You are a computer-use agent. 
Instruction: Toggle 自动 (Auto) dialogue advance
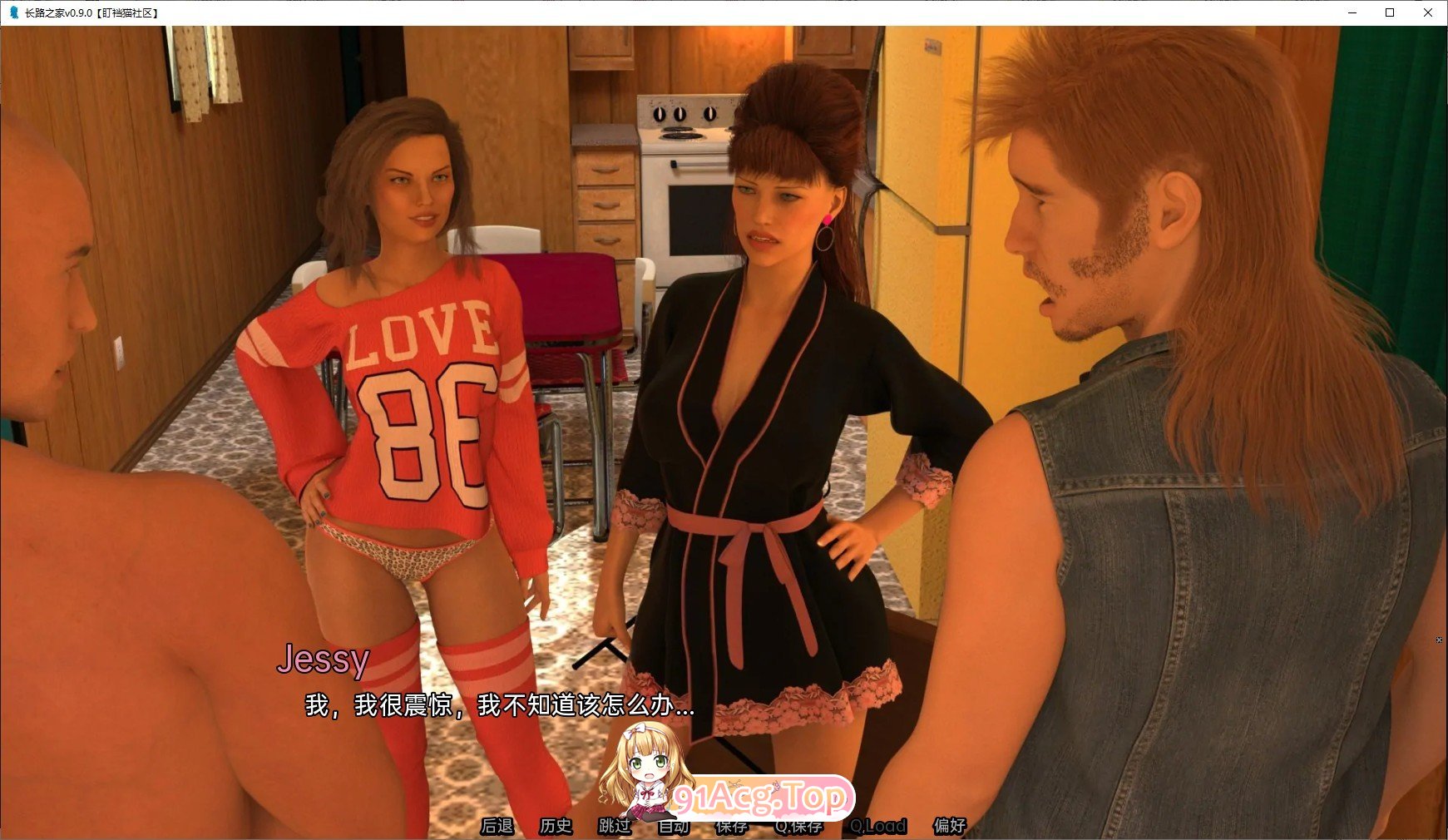(x=674, y=827)
